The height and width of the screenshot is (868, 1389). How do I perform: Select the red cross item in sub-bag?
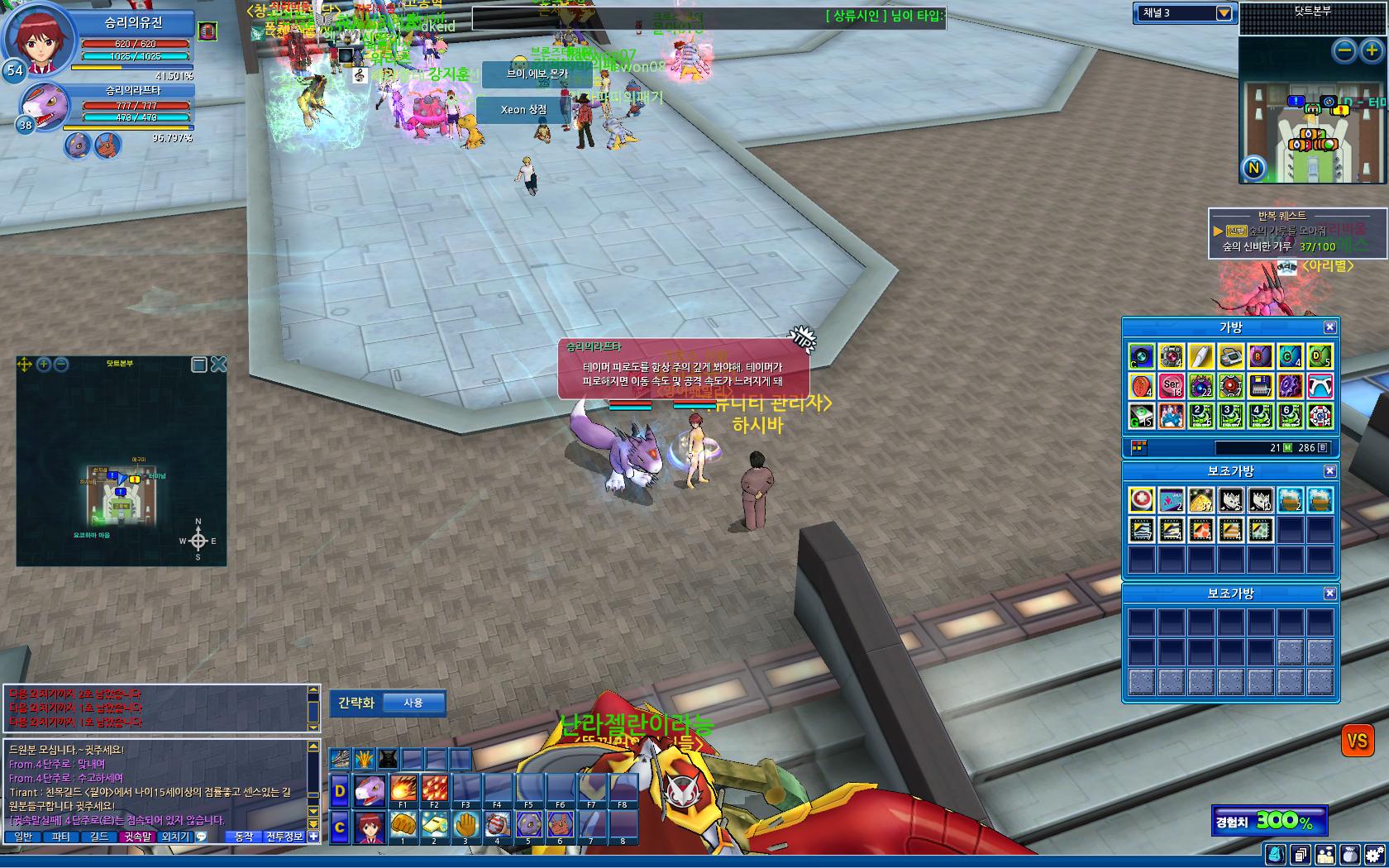tap(1142, 500)
